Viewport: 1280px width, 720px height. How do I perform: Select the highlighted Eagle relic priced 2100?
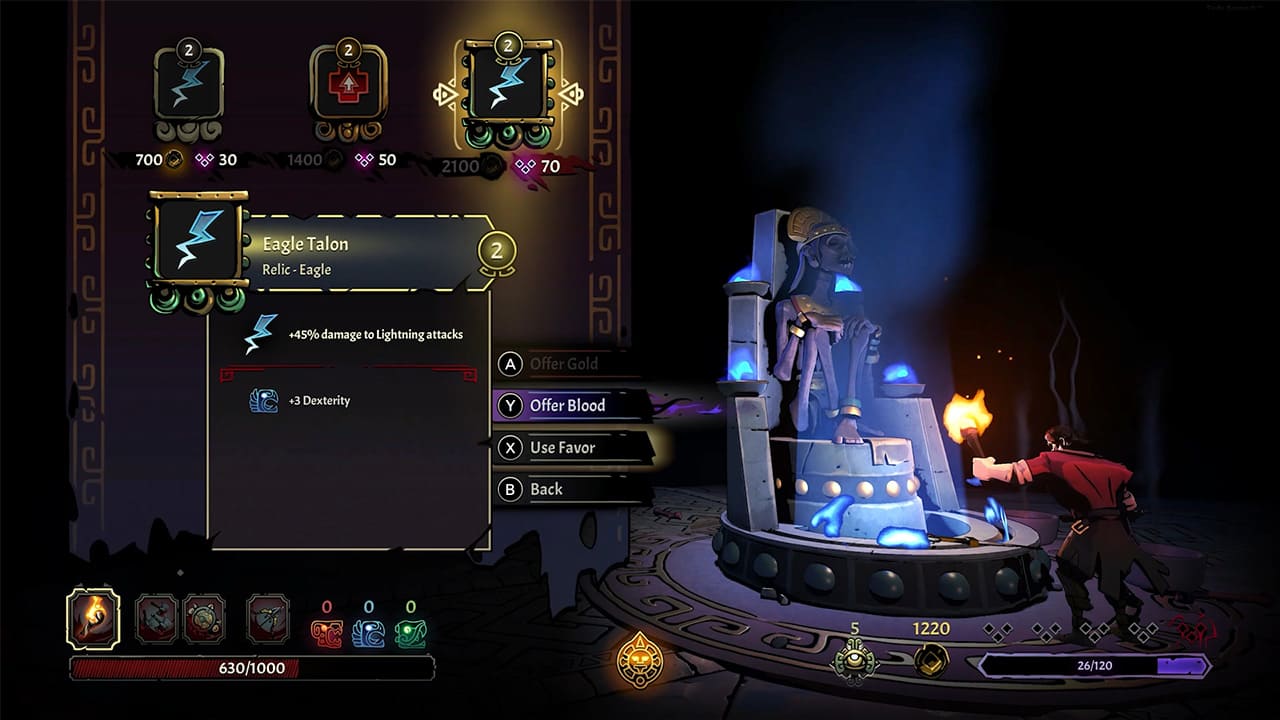tap(505, 85)
